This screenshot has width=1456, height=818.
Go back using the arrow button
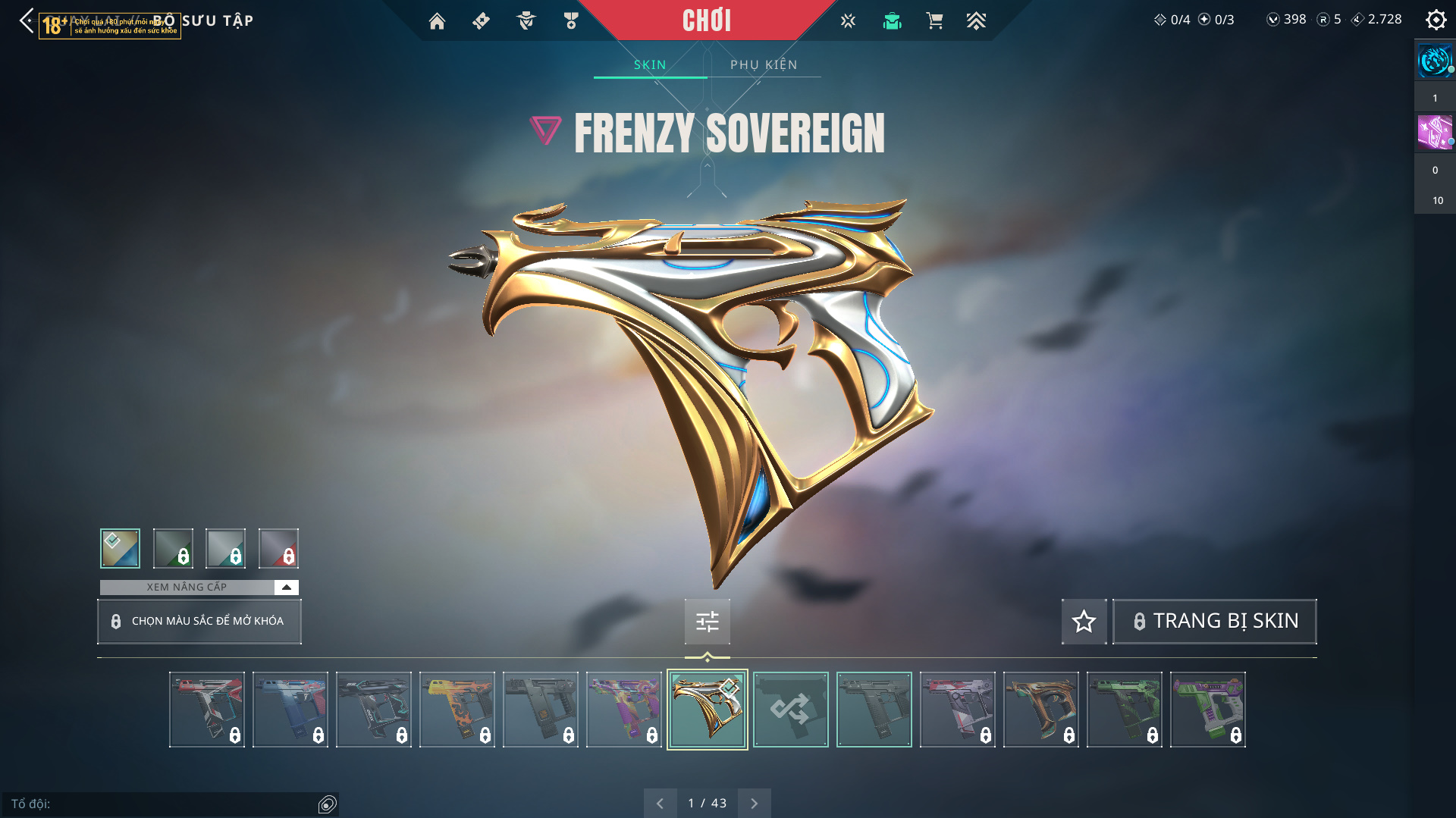(x=27, y=20)
